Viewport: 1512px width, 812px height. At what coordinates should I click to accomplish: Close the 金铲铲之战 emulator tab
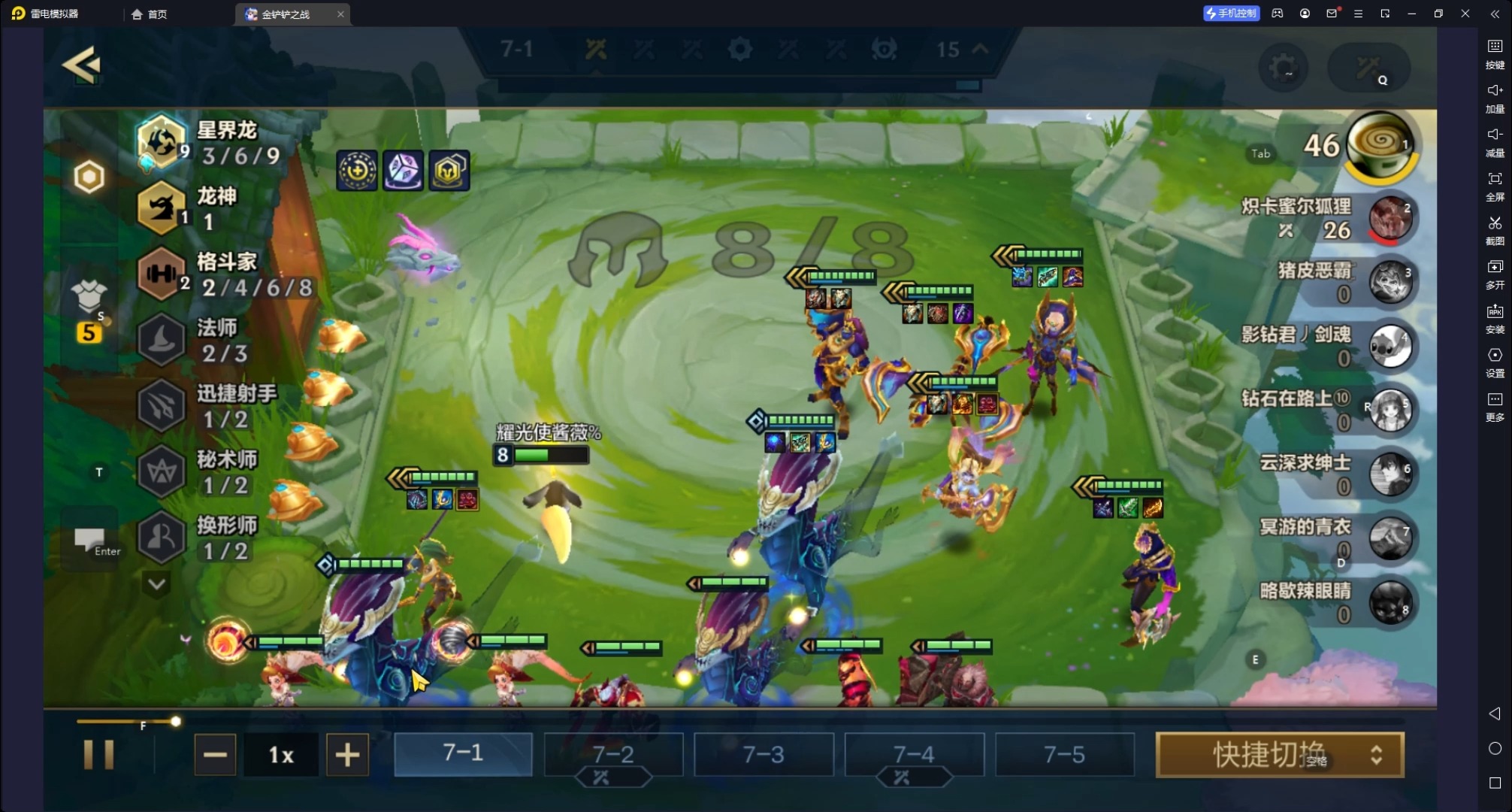340,14
